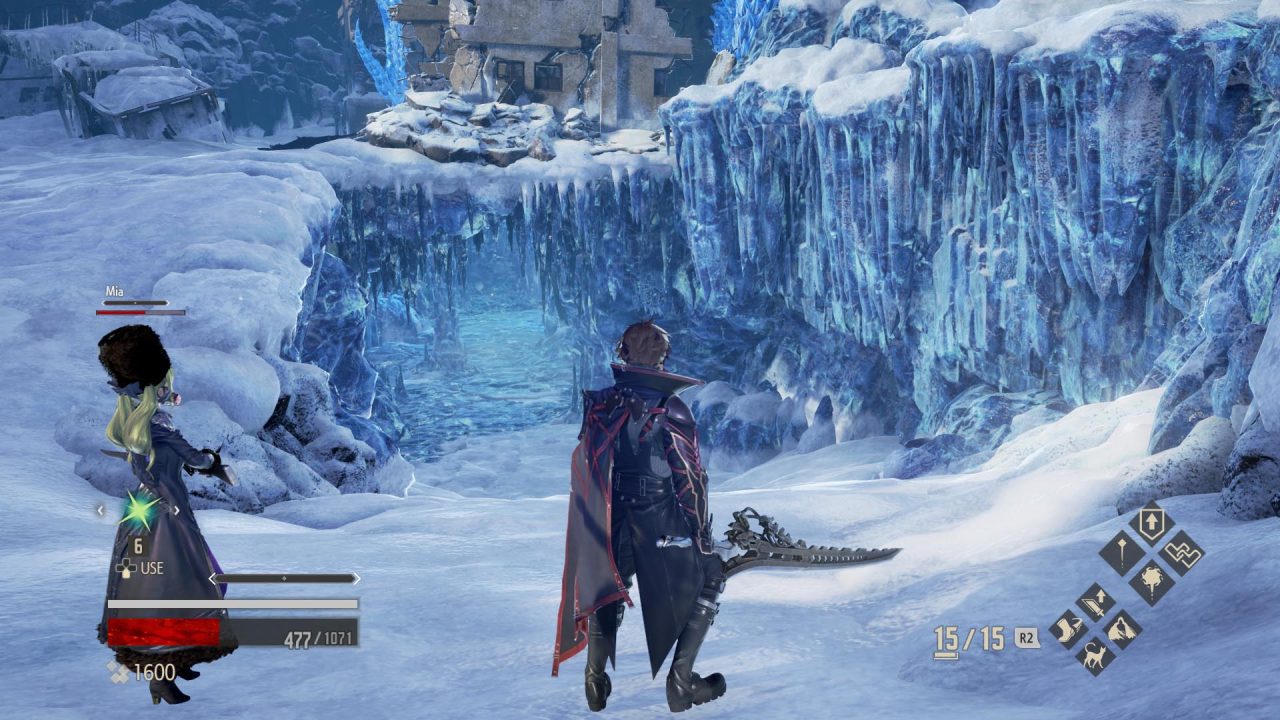
Task: Click the left arrow of the quick item selector
Action: point(99,510)
